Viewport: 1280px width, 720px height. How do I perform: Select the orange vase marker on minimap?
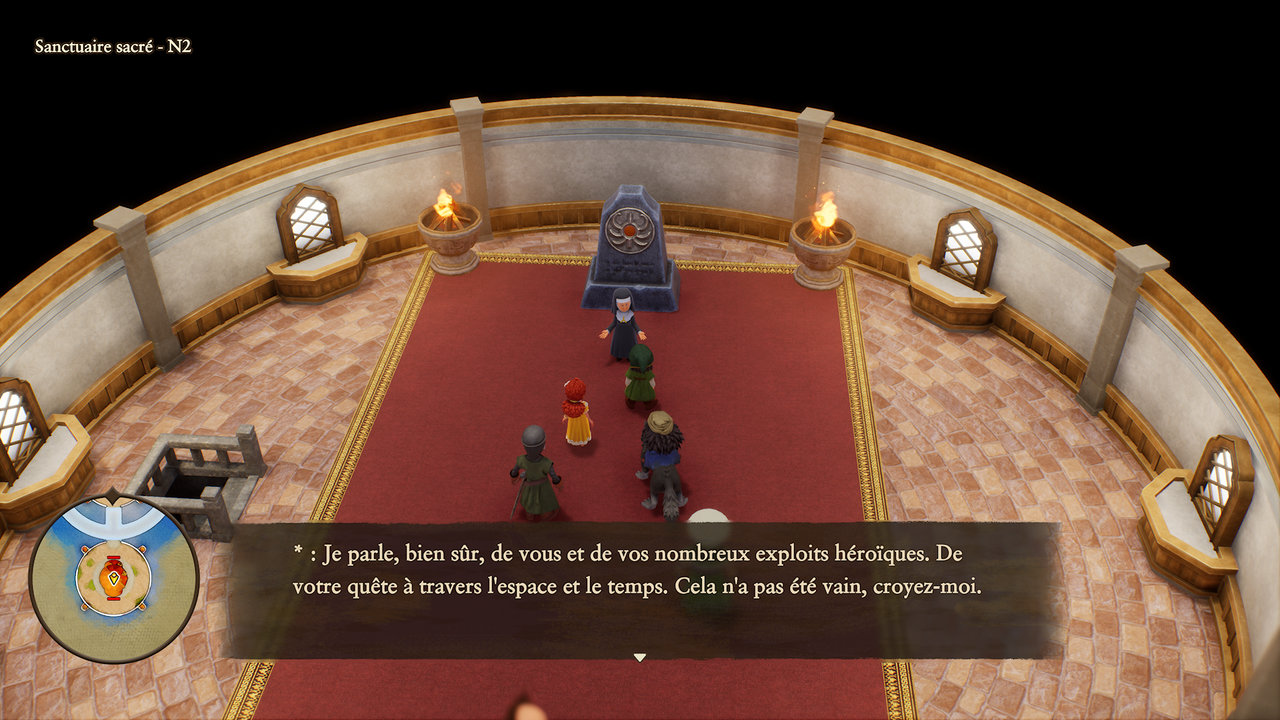(113, 576)
